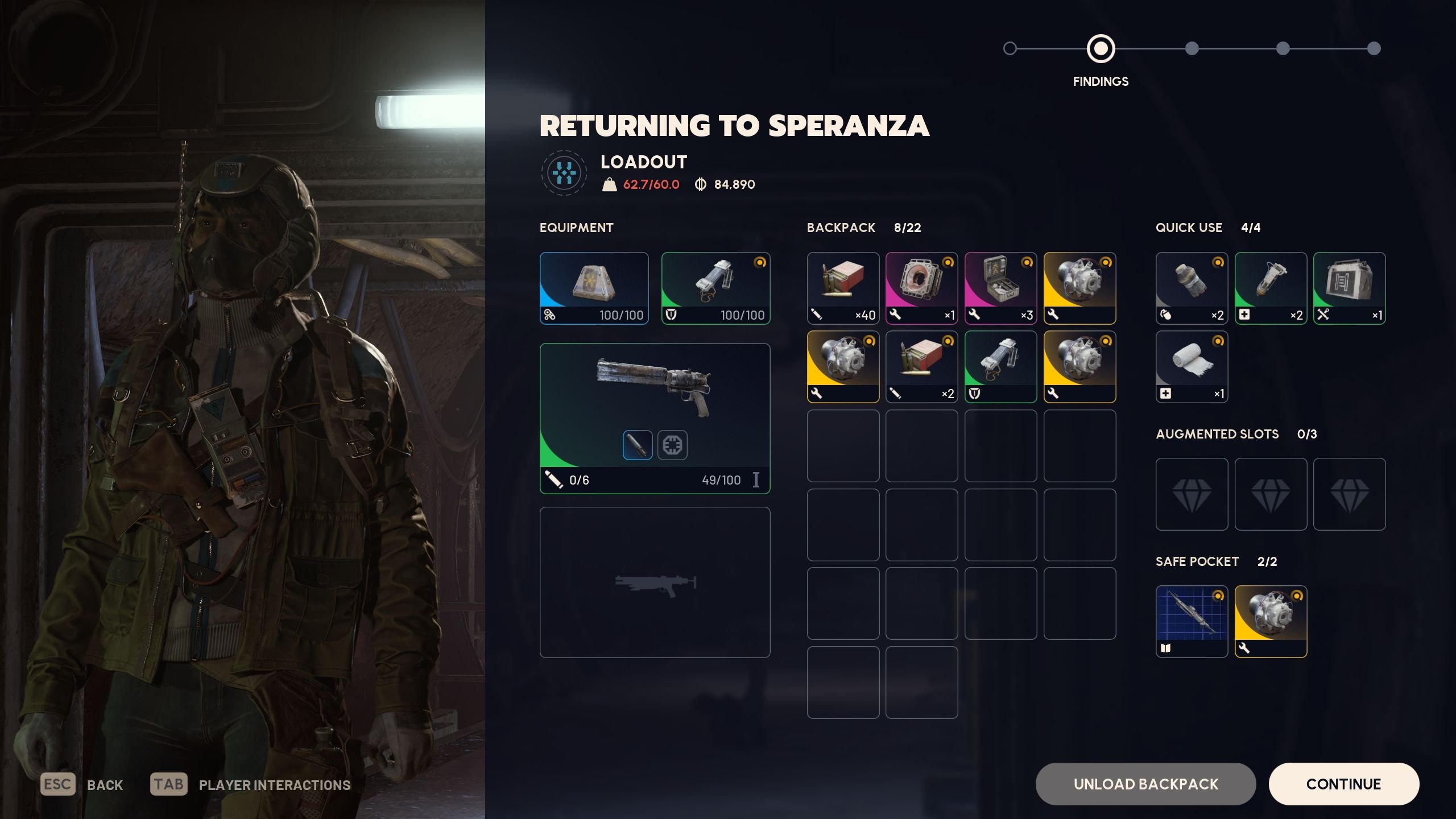Viewport: 1456px width, 819px height.
Task: Select the ammo stack of 40
Action: [x=843, y=288]
